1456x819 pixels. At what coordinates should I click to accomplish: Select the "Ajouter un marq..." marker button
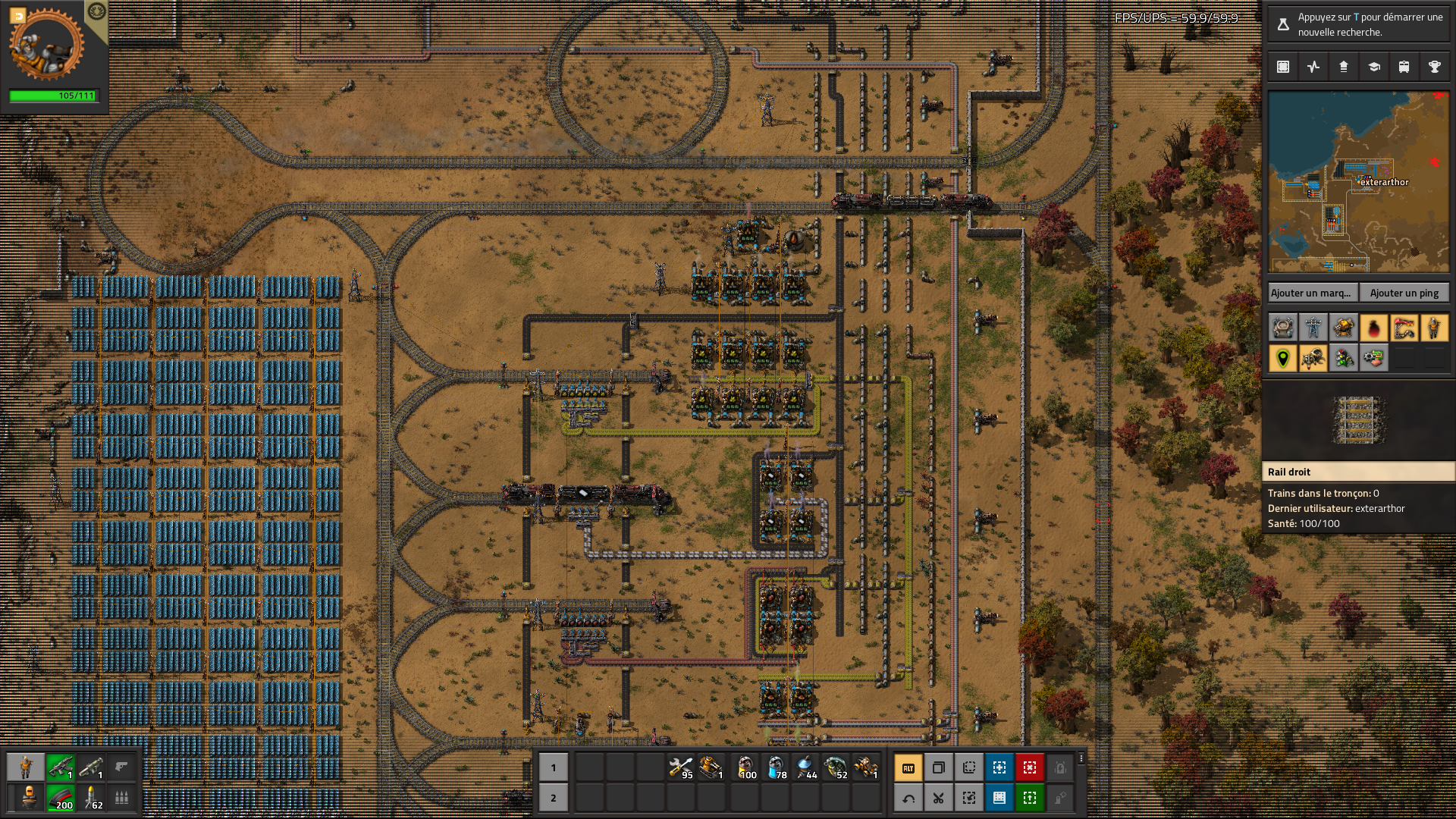tap(1311, 293)
